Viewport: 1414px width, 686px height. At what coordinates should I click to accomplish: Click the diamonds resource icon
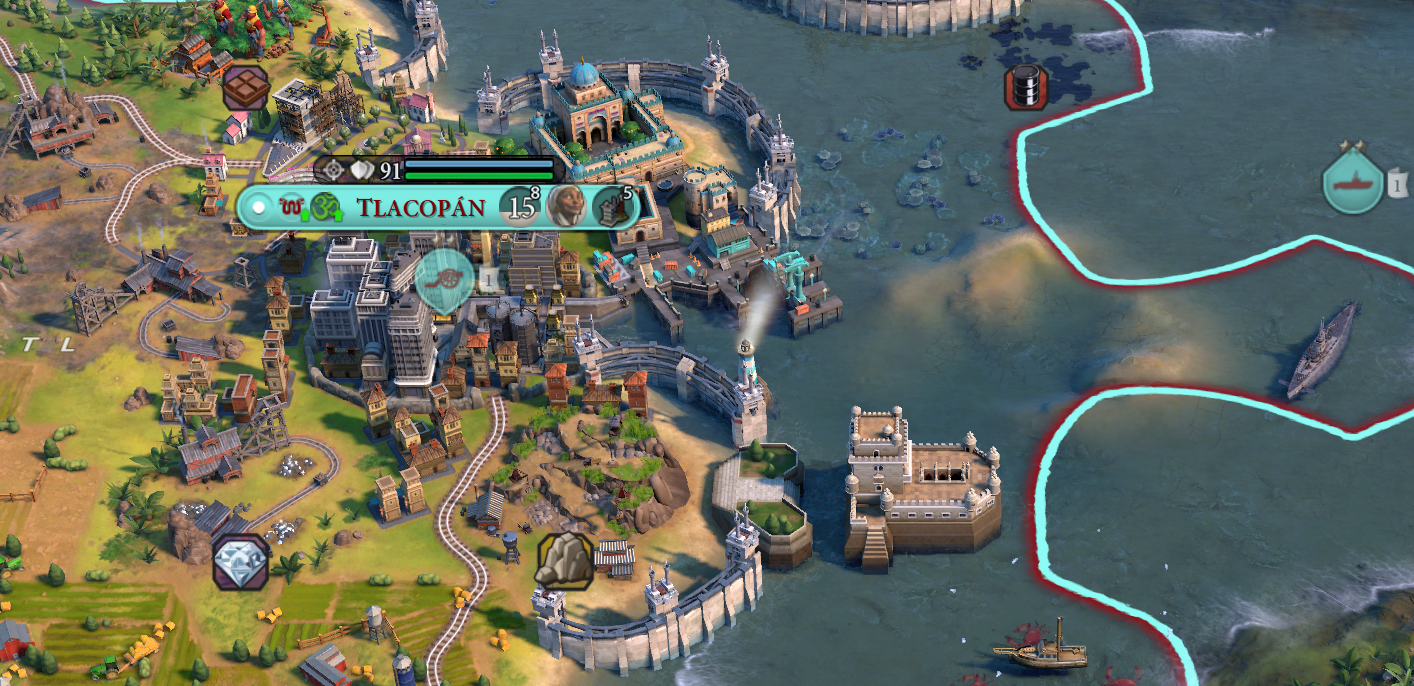pyautogui.click(x=241, y=560)
